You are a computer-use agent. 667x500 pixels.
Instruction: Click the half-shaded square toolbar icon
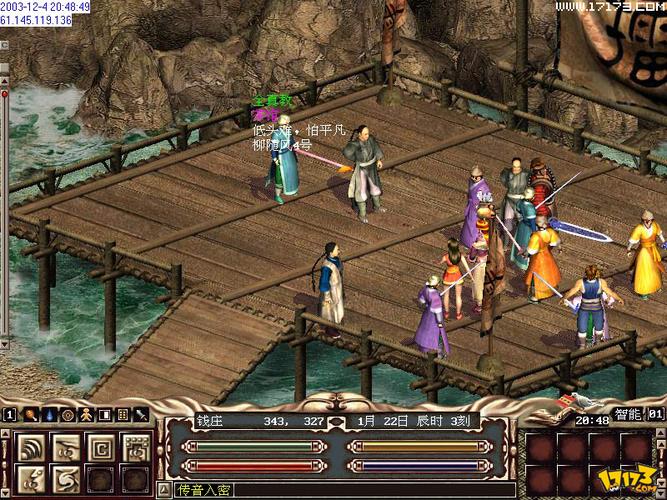click(104, 414)
